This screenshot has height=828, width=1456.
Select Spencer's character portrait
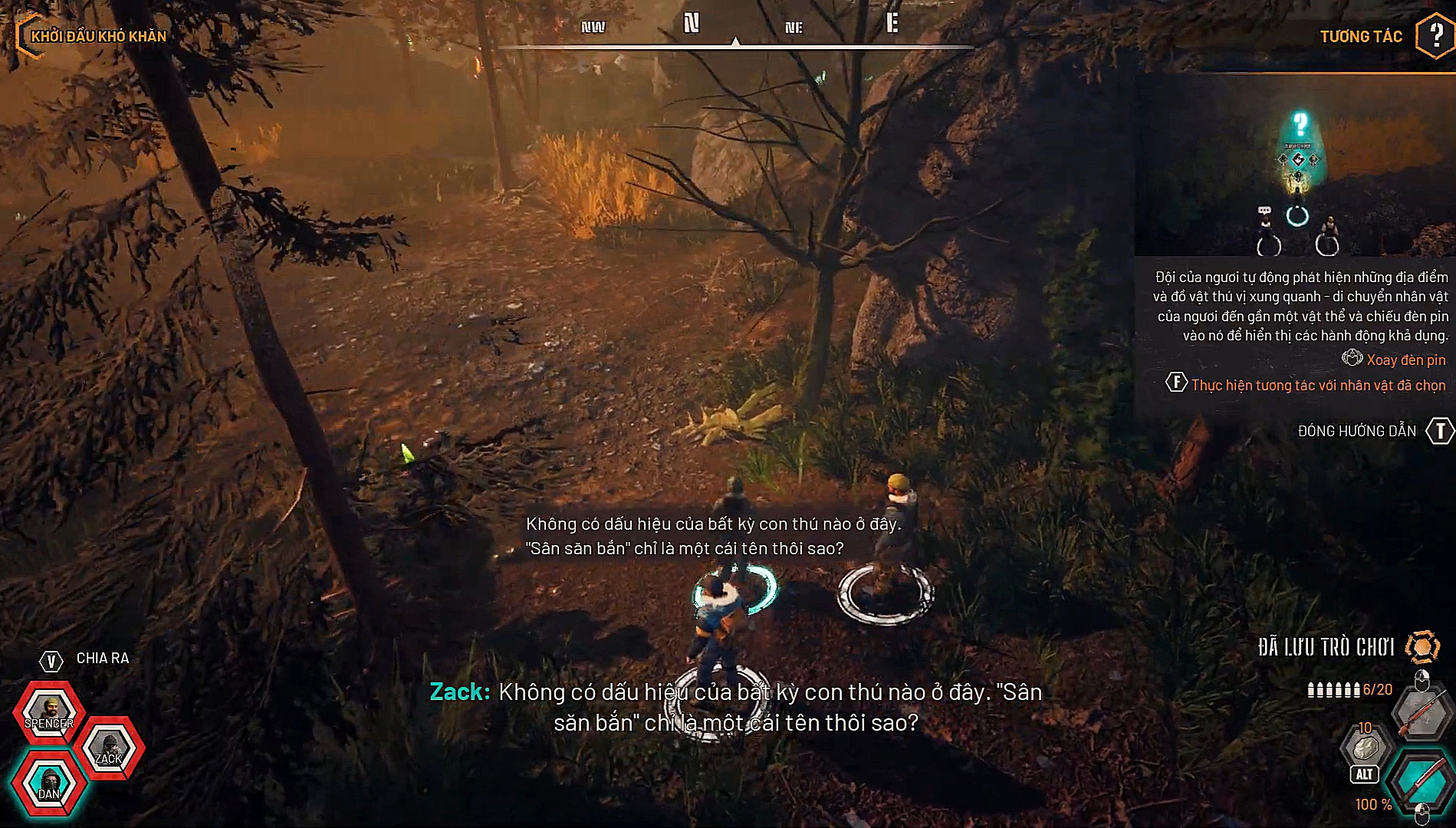pos(48,710)
